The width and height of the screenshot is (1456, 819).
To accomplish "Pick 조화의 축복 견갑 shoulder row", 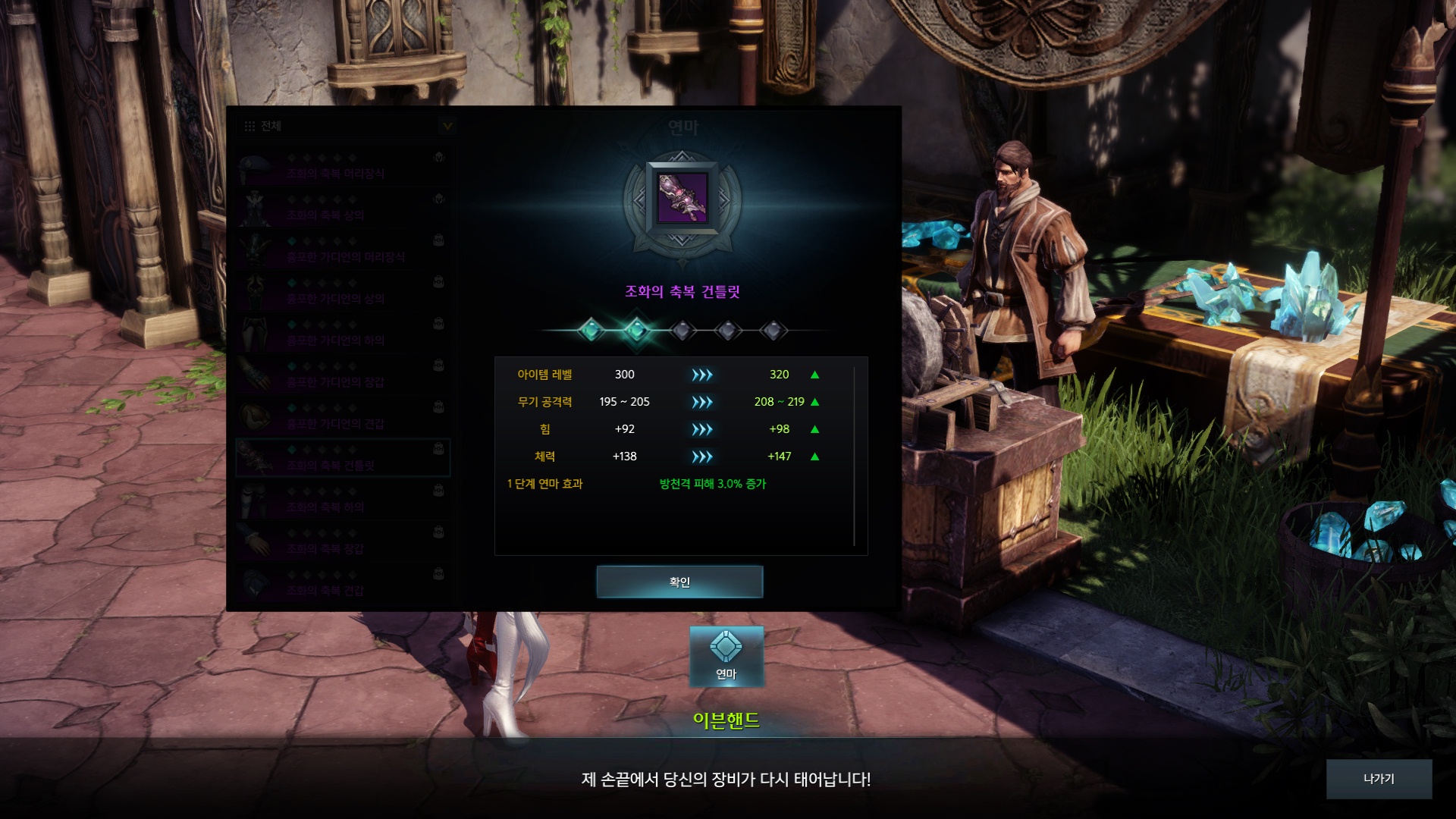I will [343, 585].
